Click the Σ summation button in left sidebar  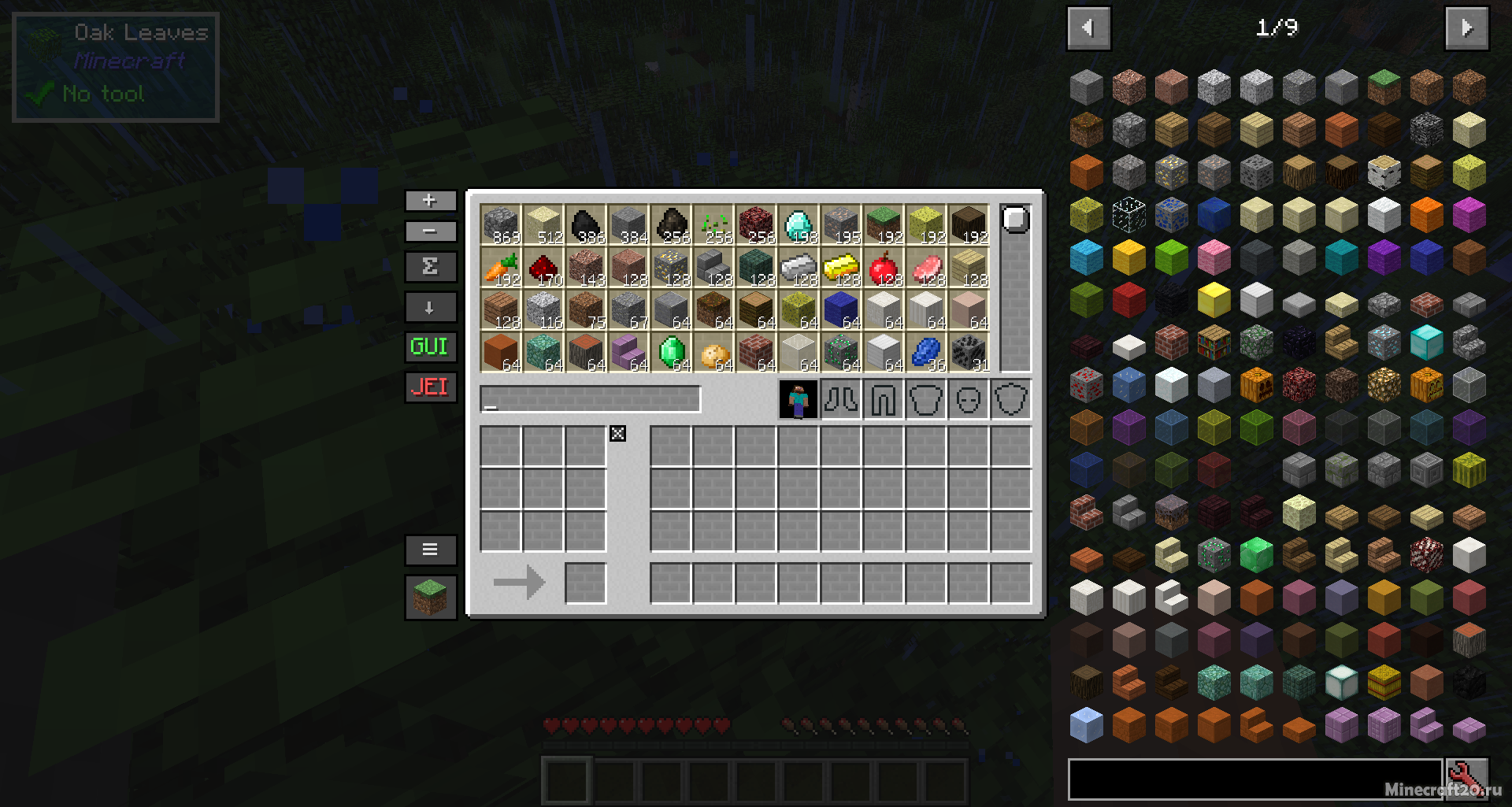(x=430, y=267)
